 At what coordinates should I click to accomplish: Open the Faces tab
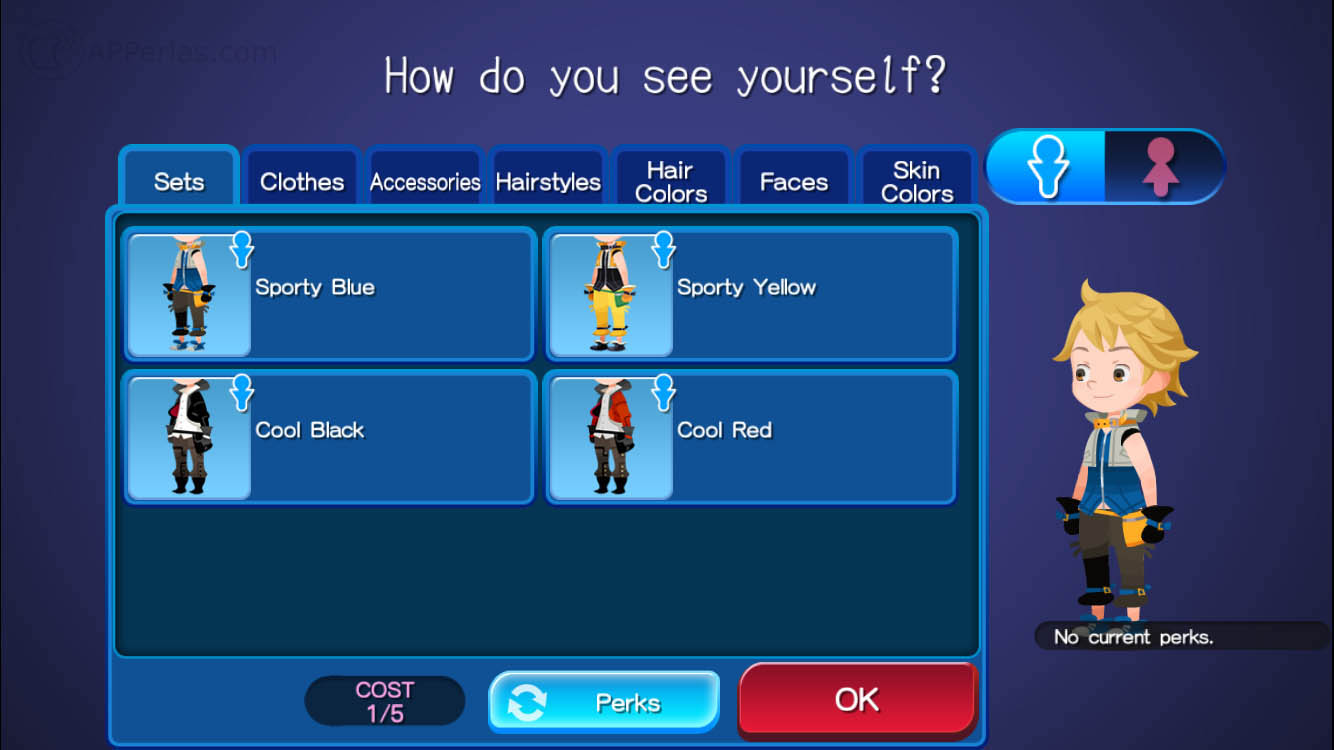[794, 182]
